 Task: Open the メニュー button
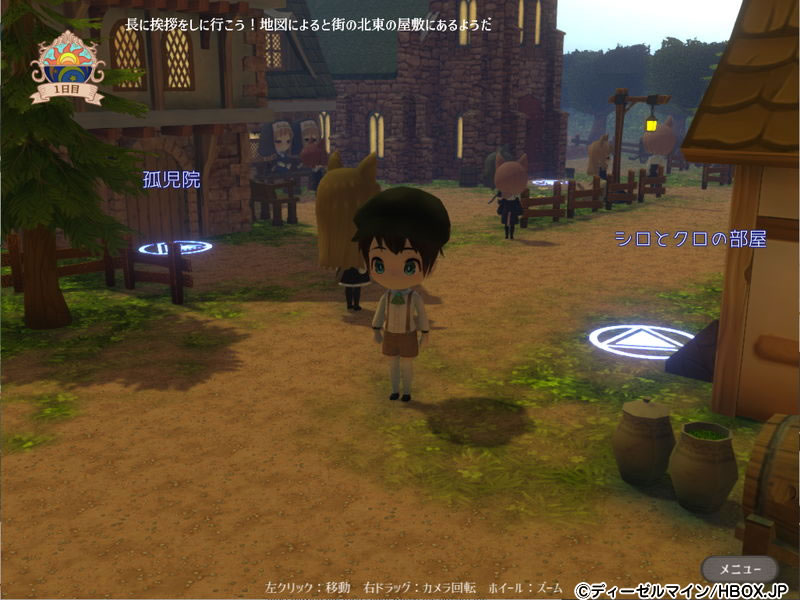point(738,568)
